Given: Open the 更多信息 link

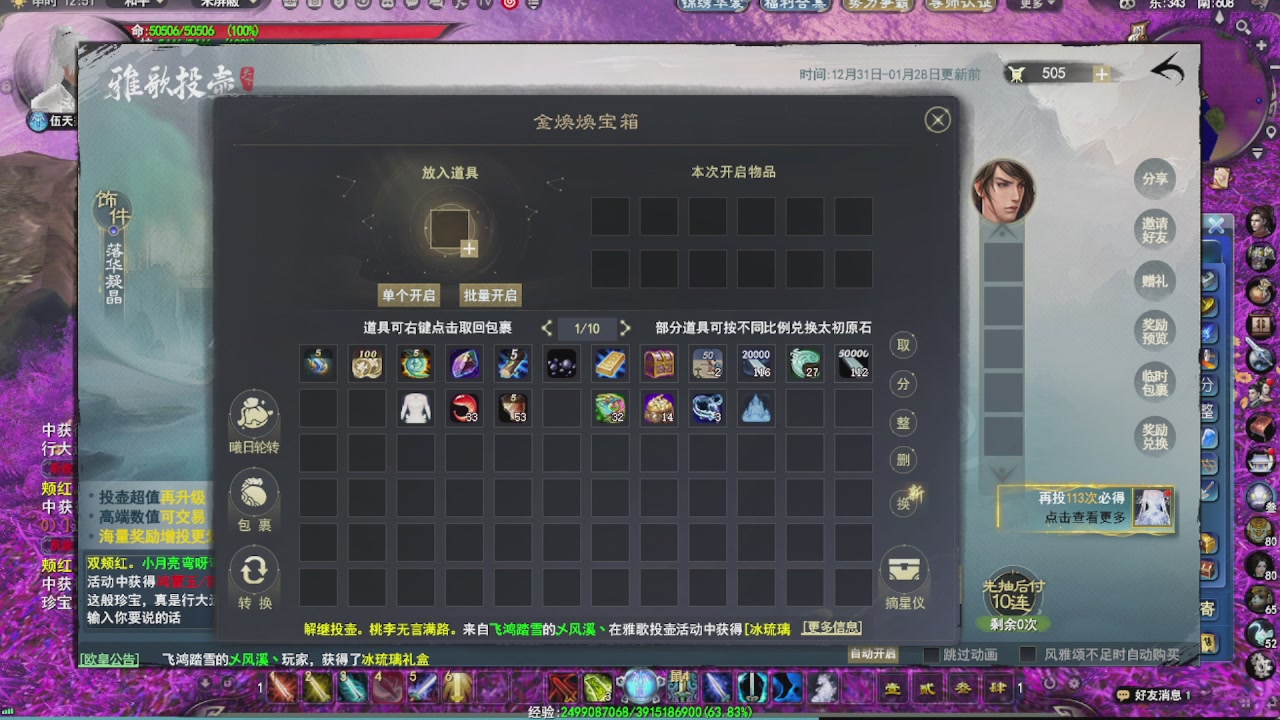Looking at the screenshot, I should point(832,626).
